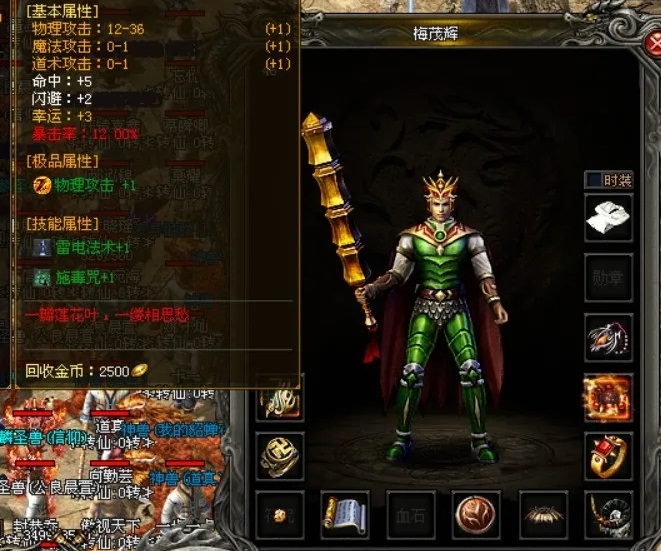661x551 pixels.
Task: Select the bat wings item slot
Action: tap(543, 515)
